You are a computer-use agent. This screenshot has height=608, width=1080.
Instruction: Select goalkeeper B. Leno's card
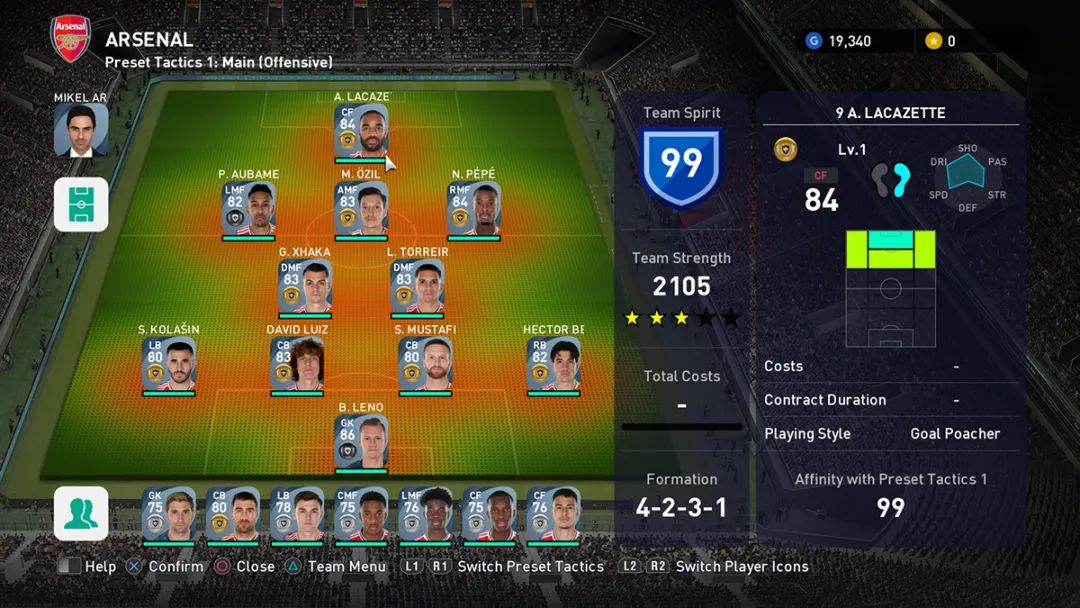tap(361, 442)
